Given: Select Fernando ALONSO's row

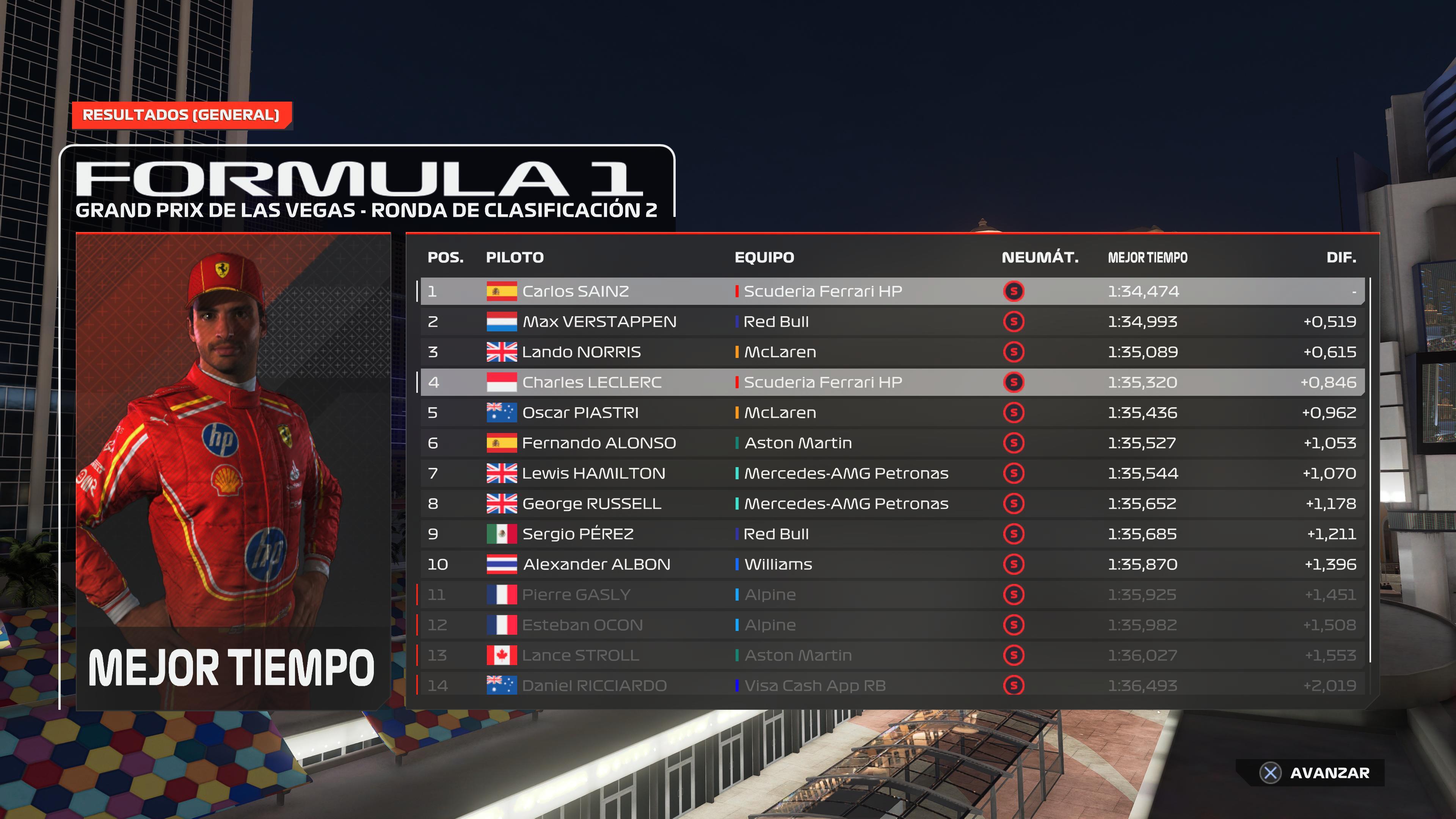Looking at the screenshot, I should pos(892,443).
